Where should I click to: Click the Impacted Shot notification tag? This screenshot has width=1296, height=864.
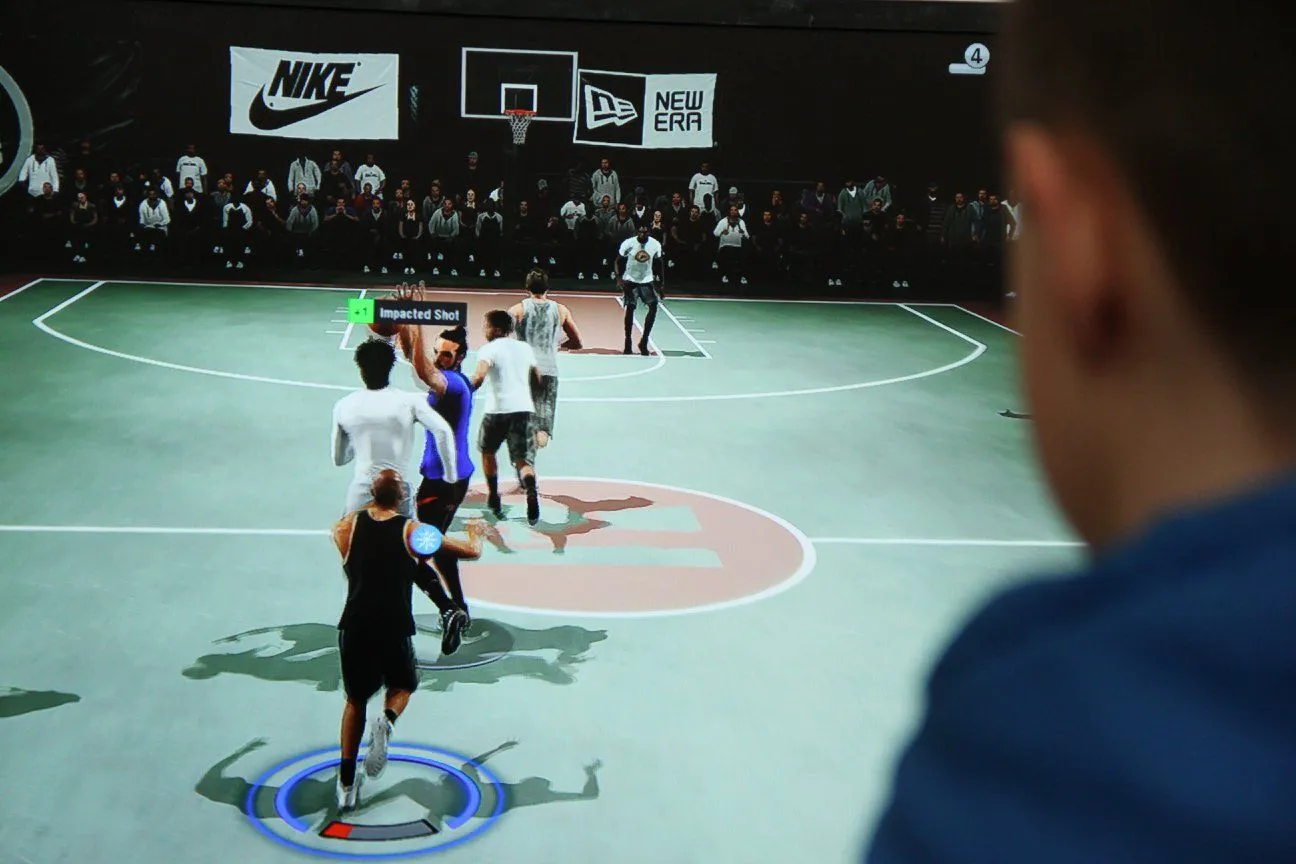click(x=407, y=312)
